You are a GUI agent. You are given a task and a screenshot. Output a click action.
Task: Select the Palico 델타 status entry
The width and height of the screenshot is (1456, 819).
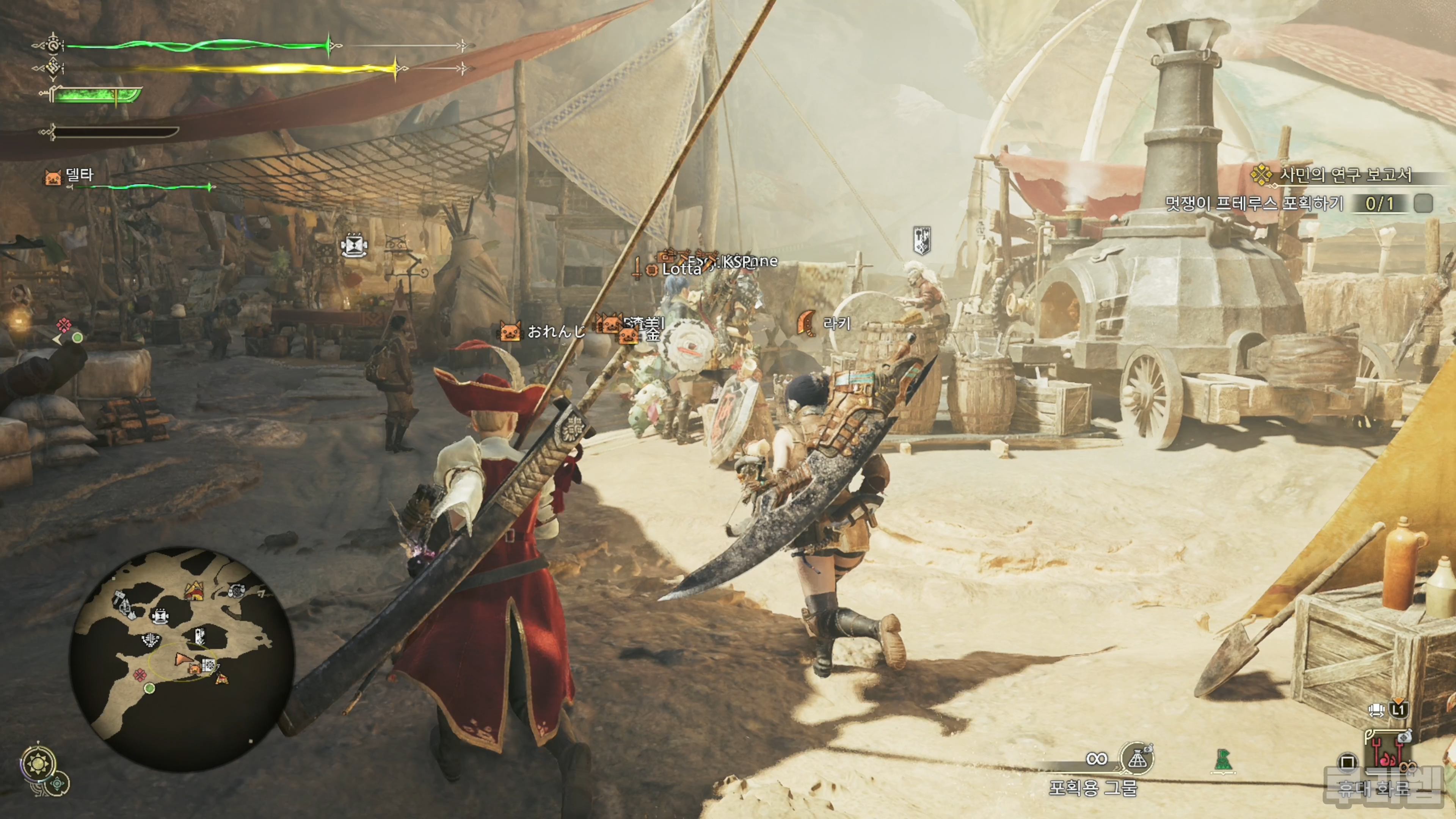[79, 175]
